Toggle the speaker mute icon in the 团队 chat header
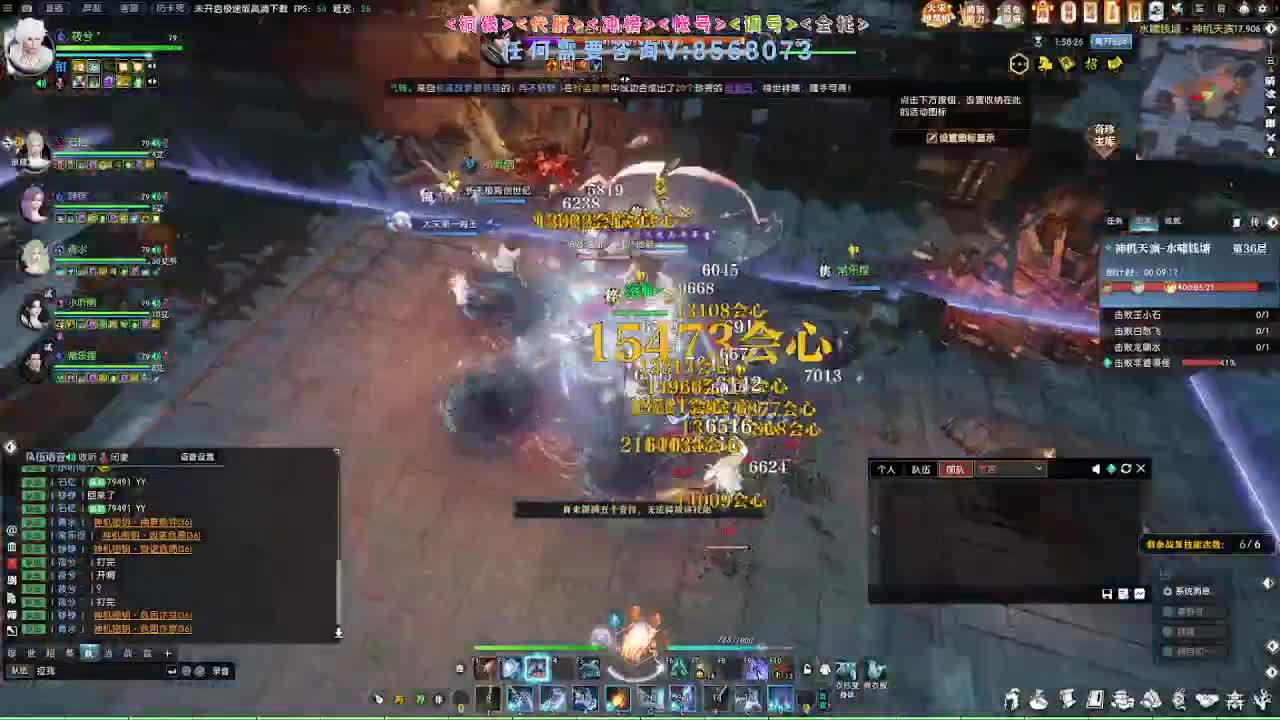This screenshot has height=720, width=1280. click(x=1096, y=468)
